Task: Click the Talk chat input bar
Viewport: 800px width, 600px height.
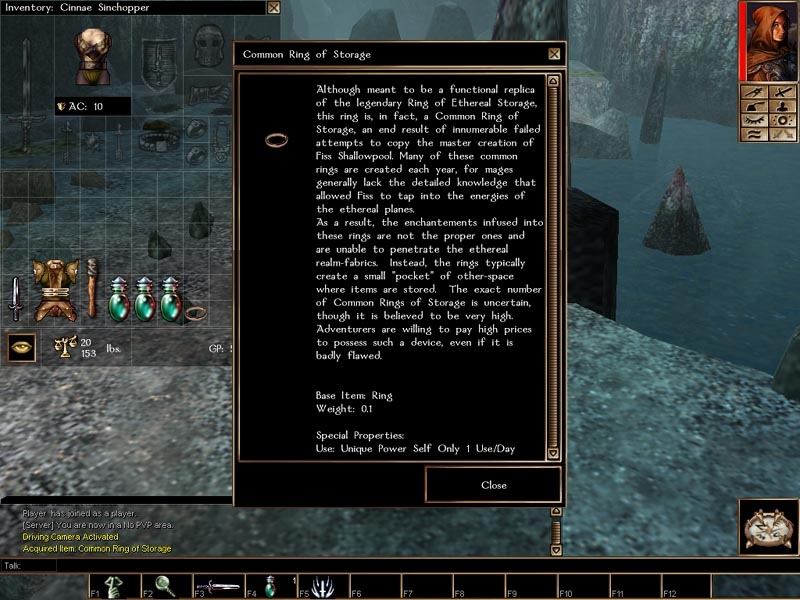Action: tap(300, 566)
